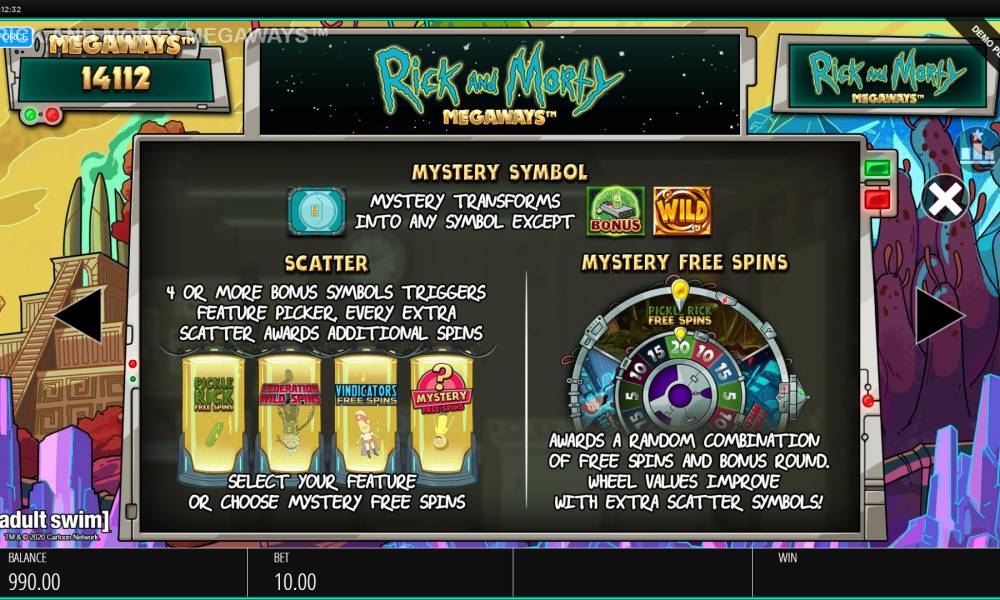Show the next paytable page
This screenshot has height=600, width=1000.
pos(939,317)
